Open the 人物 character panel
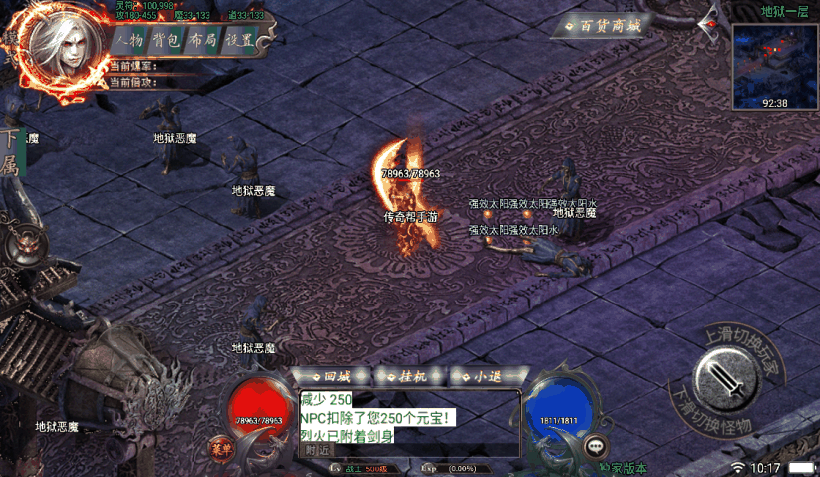This screenshot has width=820, height=477. (x=129, y=40)
